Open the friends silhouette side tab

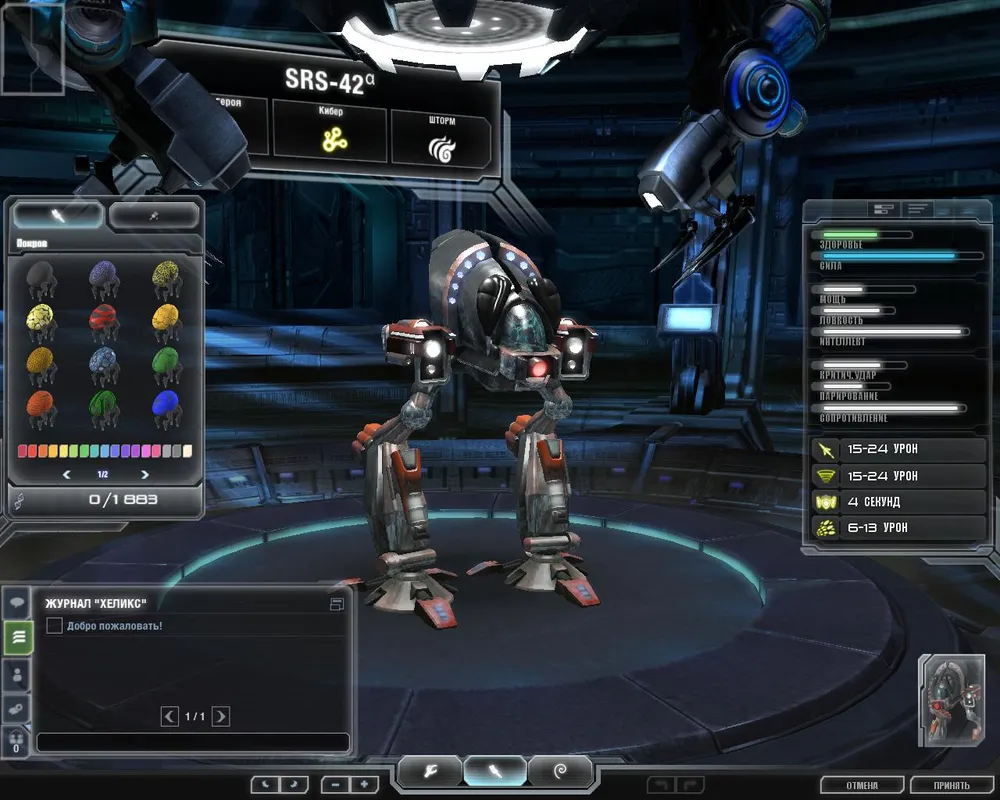(17, 673)
